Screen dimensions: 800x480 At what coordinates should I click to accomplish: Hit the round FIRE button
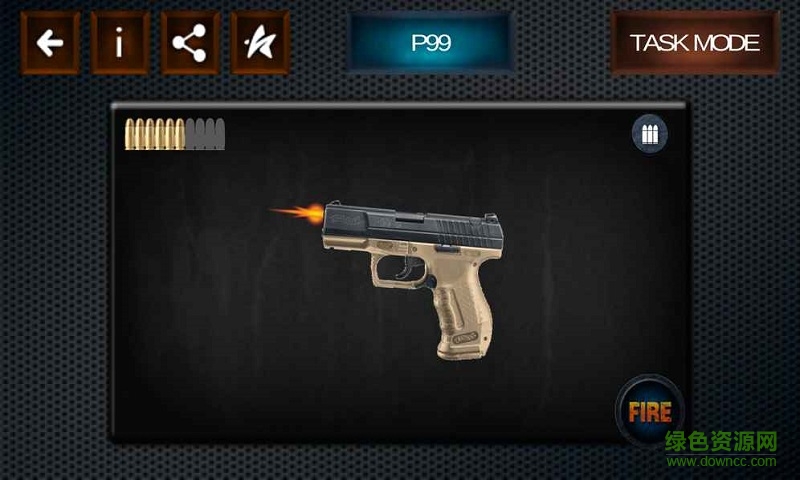tap(649, 410)
